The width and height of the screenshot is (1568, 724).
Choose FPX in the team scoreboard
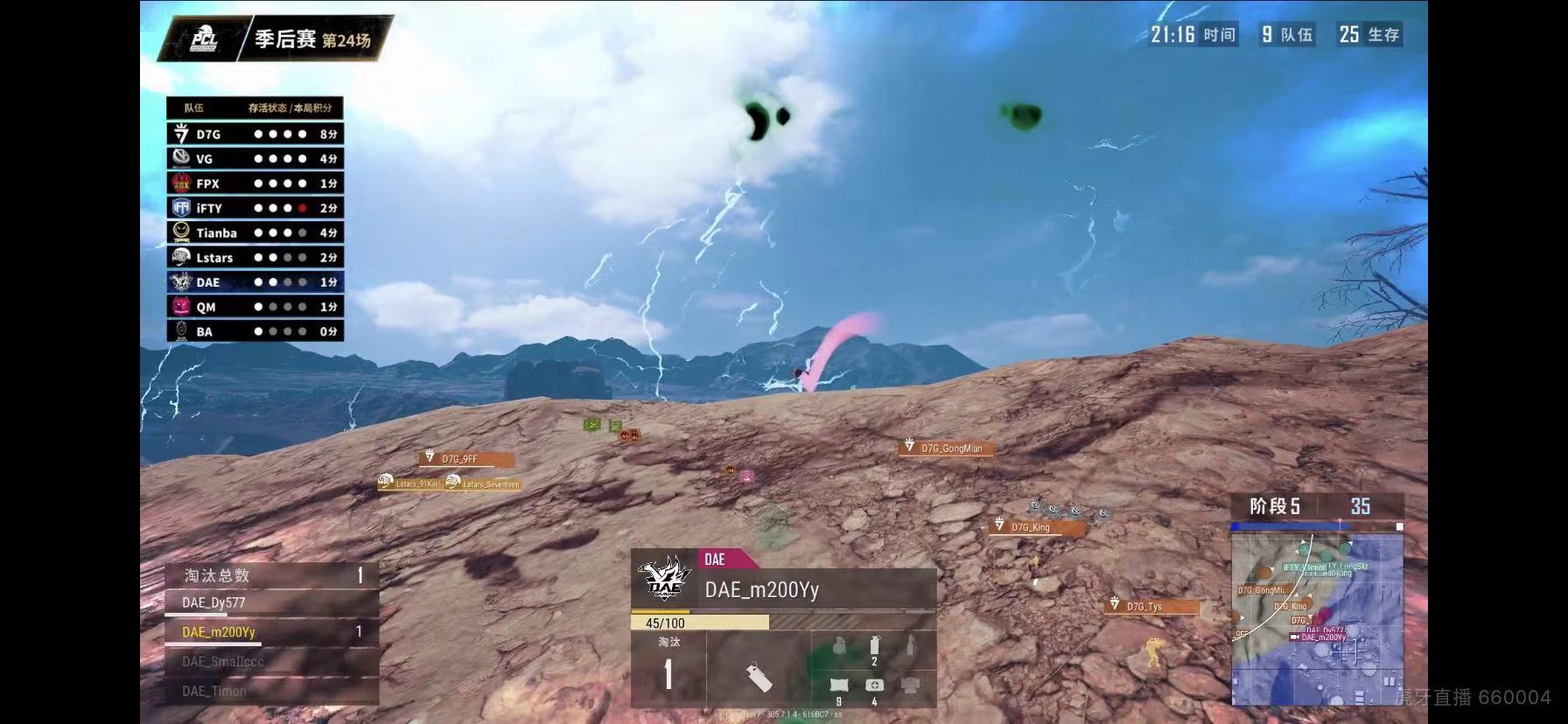tap(255, 184)
